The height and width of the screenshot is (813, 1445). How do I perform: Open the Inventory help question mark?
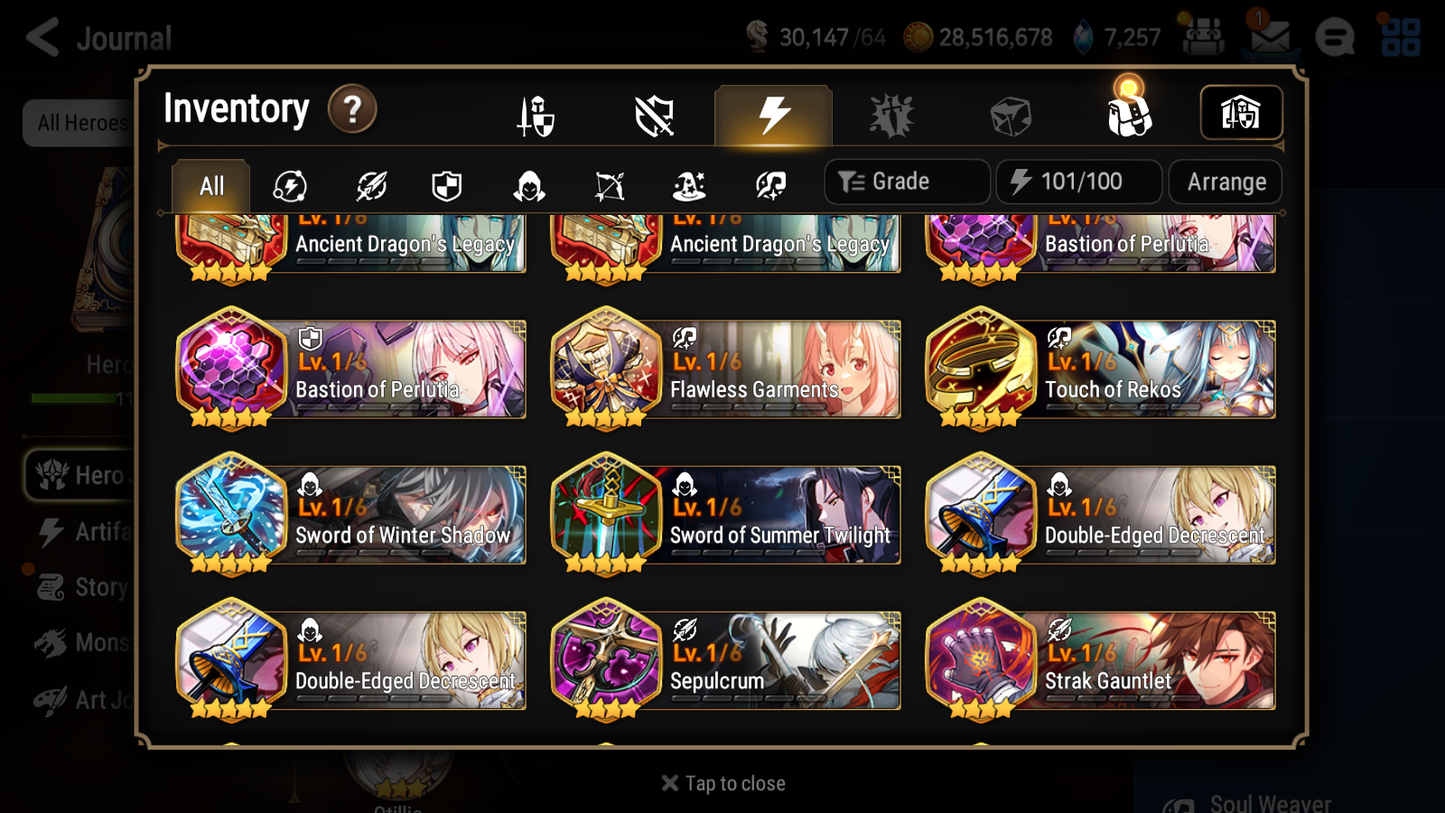point(352,110)
